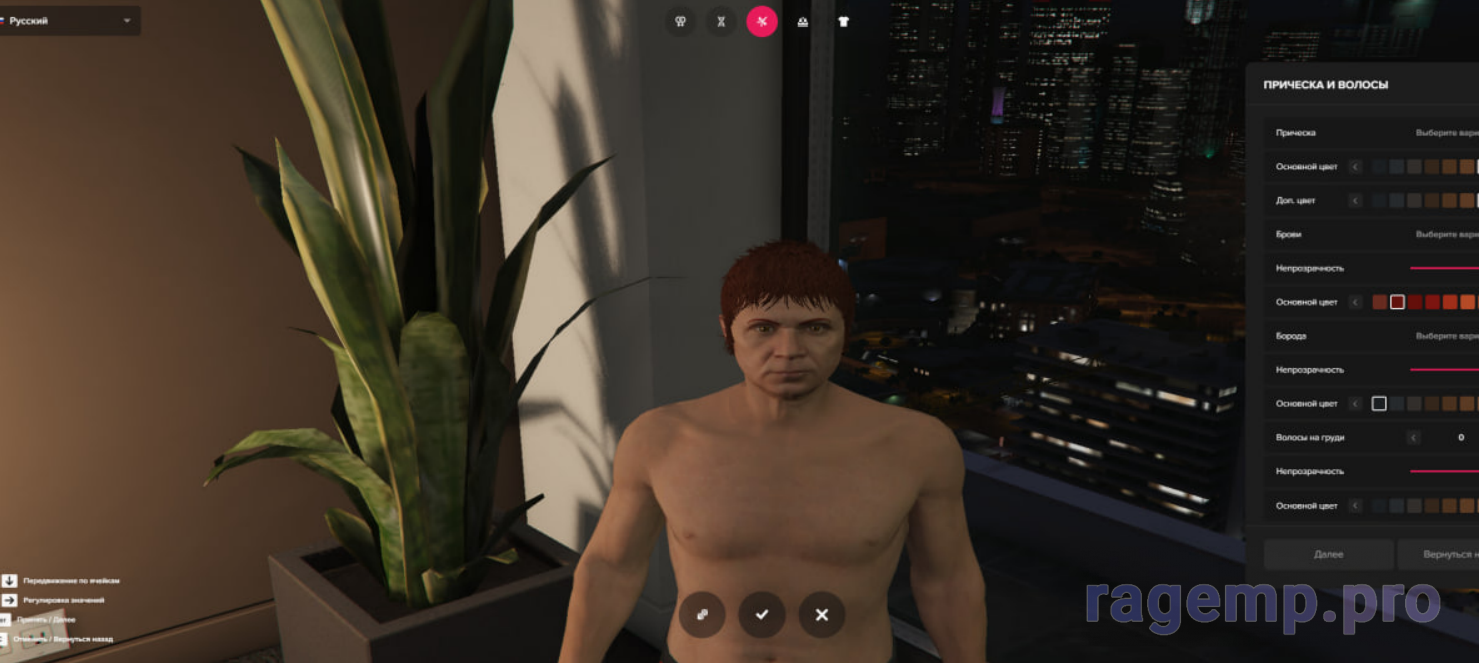
Task: Select the outlined black beard color swatch
Action: (x=1379, y=404)
